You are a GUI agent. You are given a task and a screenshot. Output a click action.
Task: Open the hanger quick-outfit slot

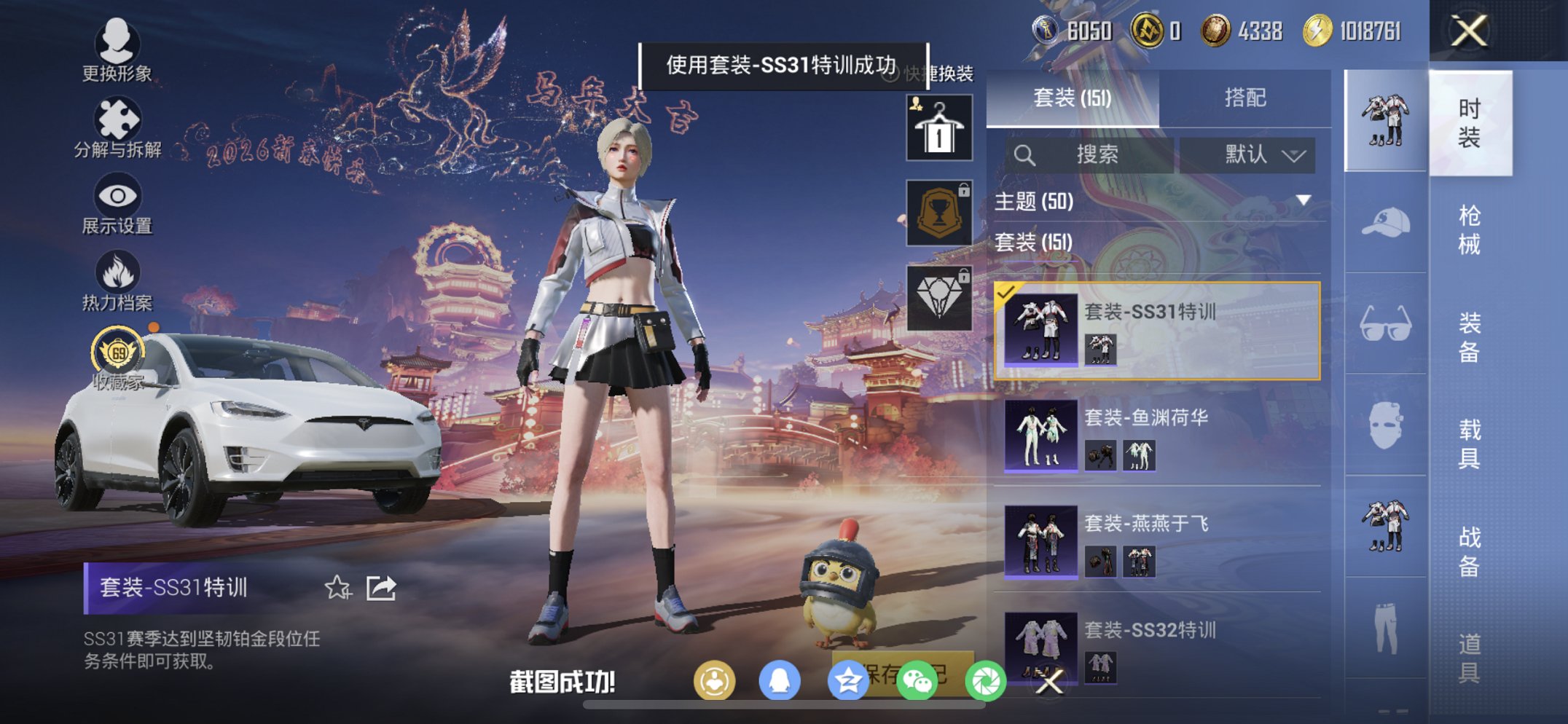point(939,127)
